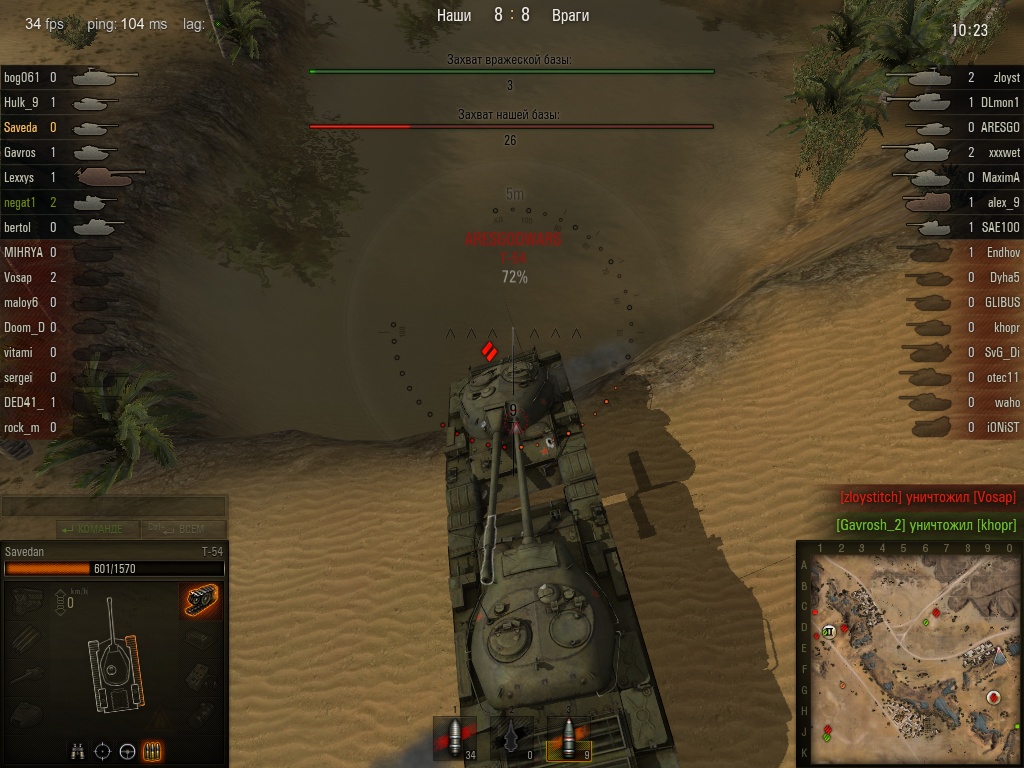
Task: Click the binoculars commander crew icon
Action: click(77, 751)
